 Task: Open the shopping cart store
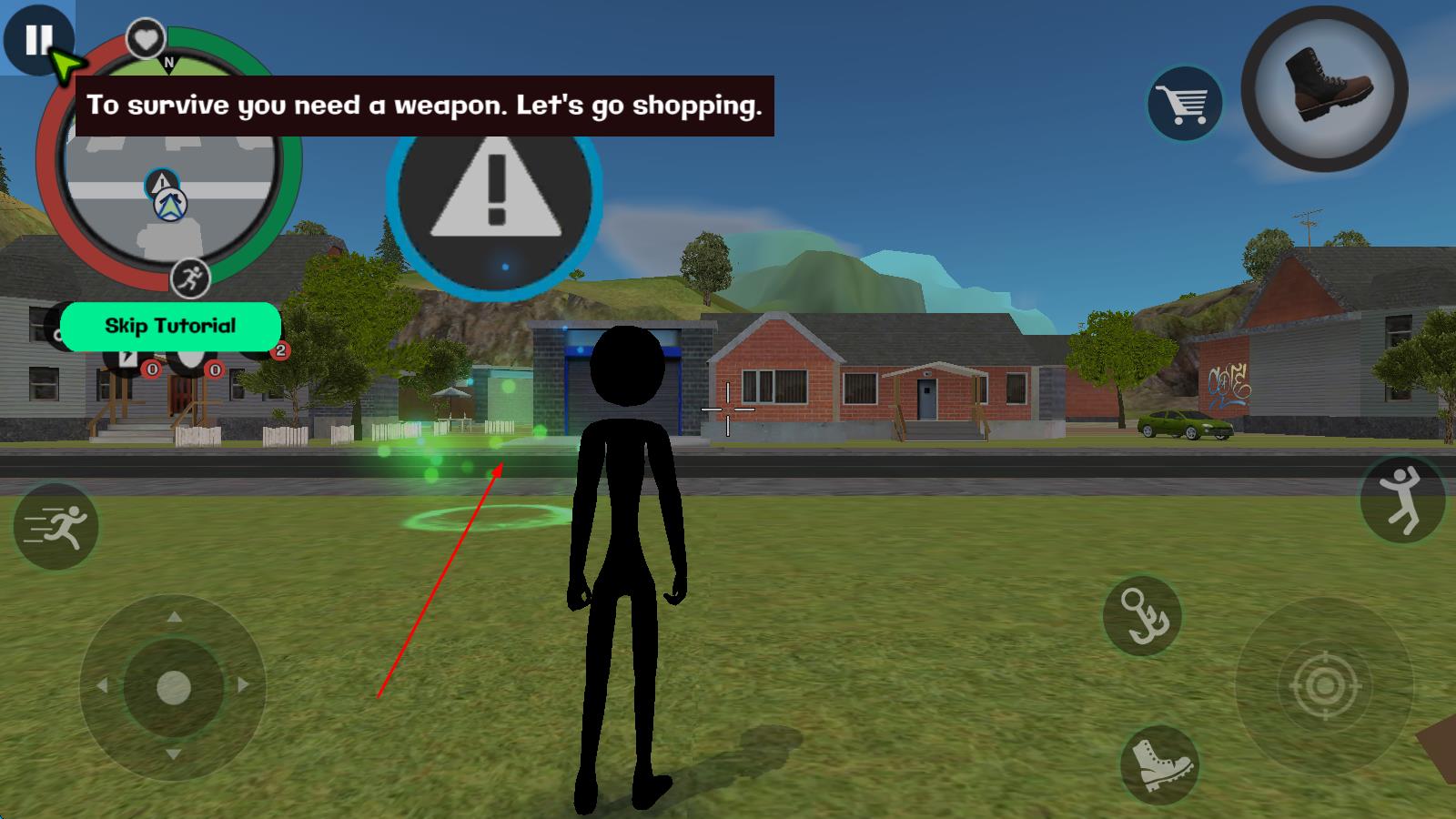pos(1184,104)
